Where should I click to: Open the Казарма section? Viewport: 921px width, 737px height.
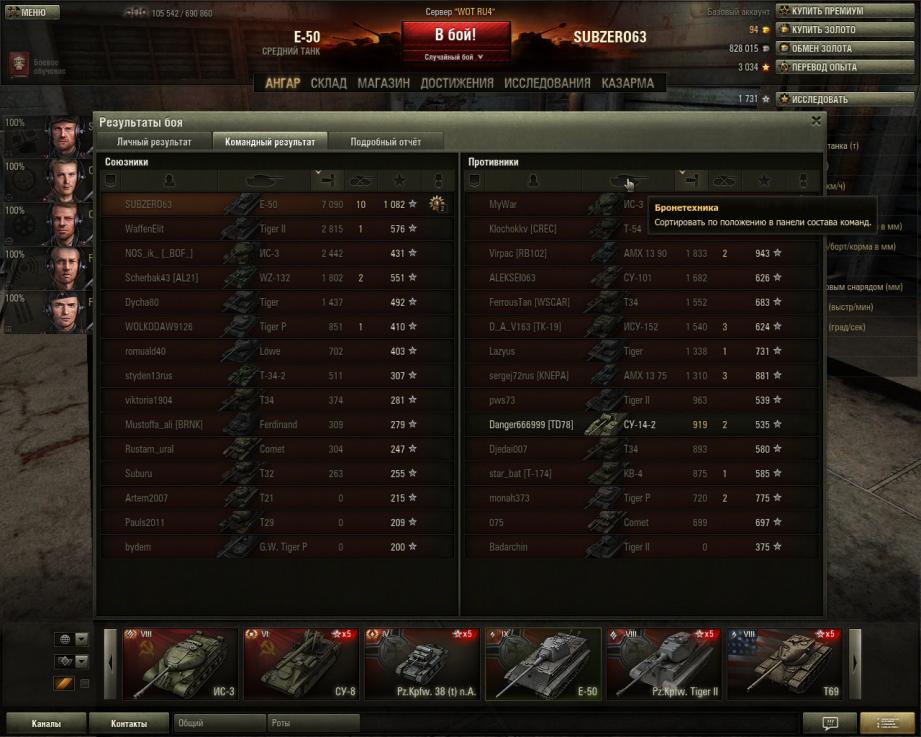pyautogui.click(x=628, y=83)
